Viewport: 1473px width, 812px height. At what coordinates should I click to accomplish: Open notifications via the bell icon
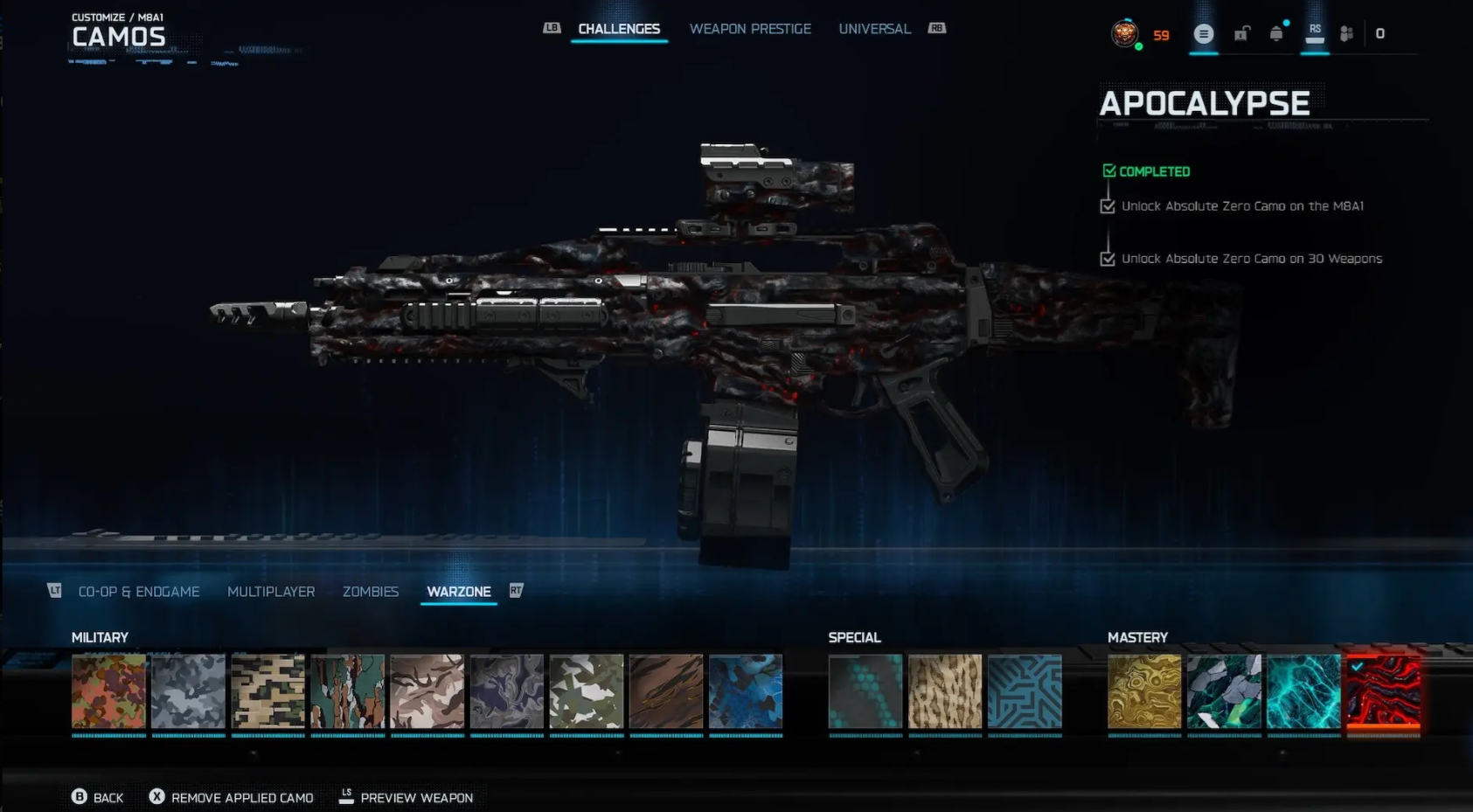point(1276,33)
